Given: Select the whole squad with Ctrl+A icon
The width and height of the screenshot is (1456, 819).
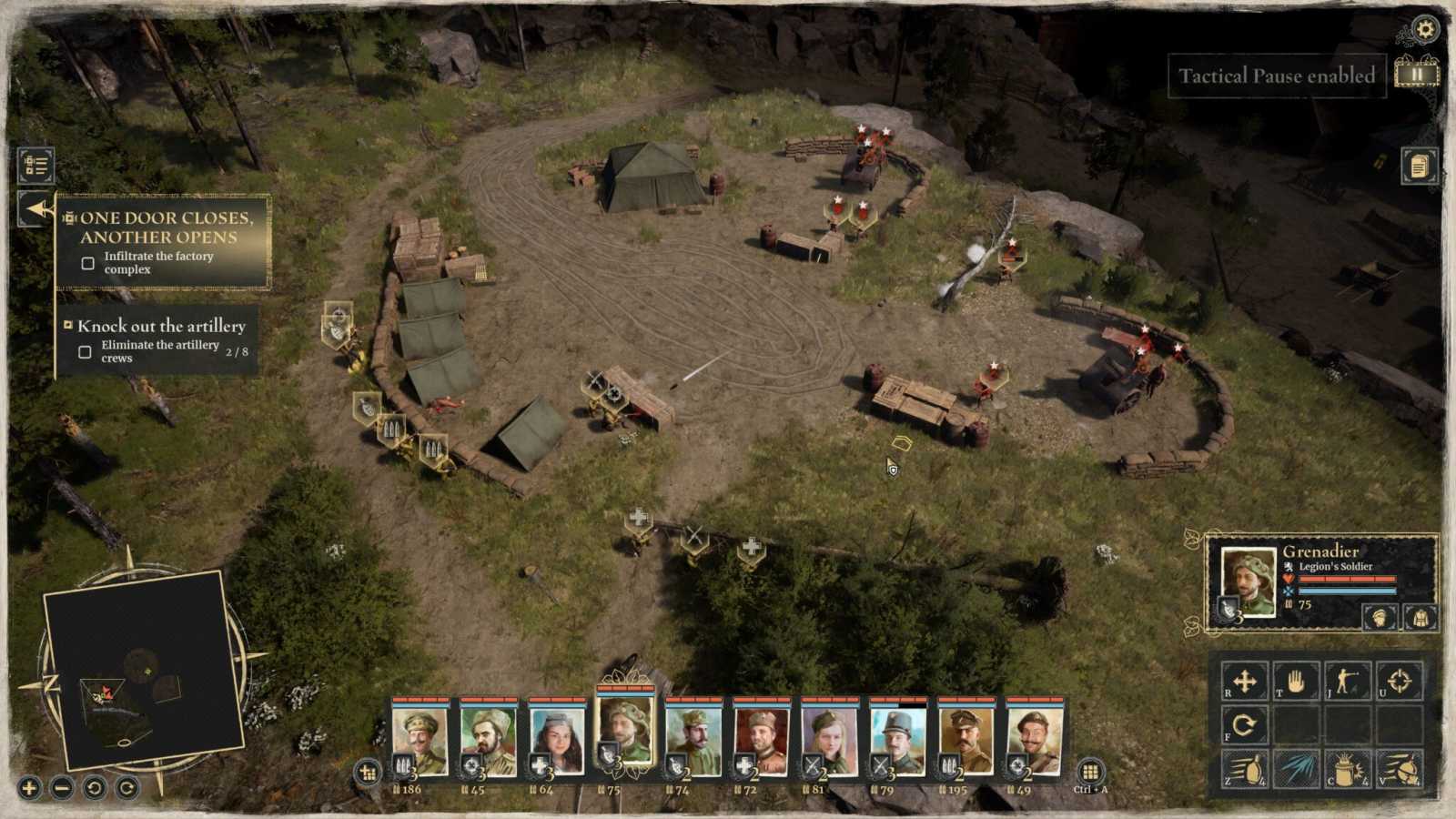Looking at the screenshot, I should click(1092, 772).
